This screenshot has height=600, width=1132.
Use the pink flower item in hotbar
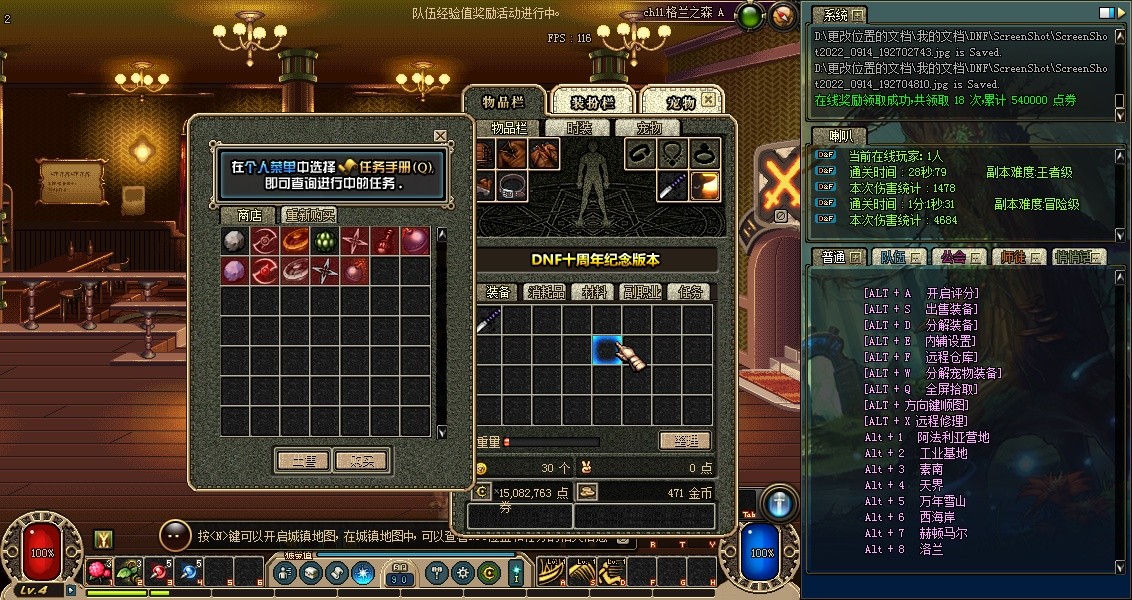(x=99, y=571)
